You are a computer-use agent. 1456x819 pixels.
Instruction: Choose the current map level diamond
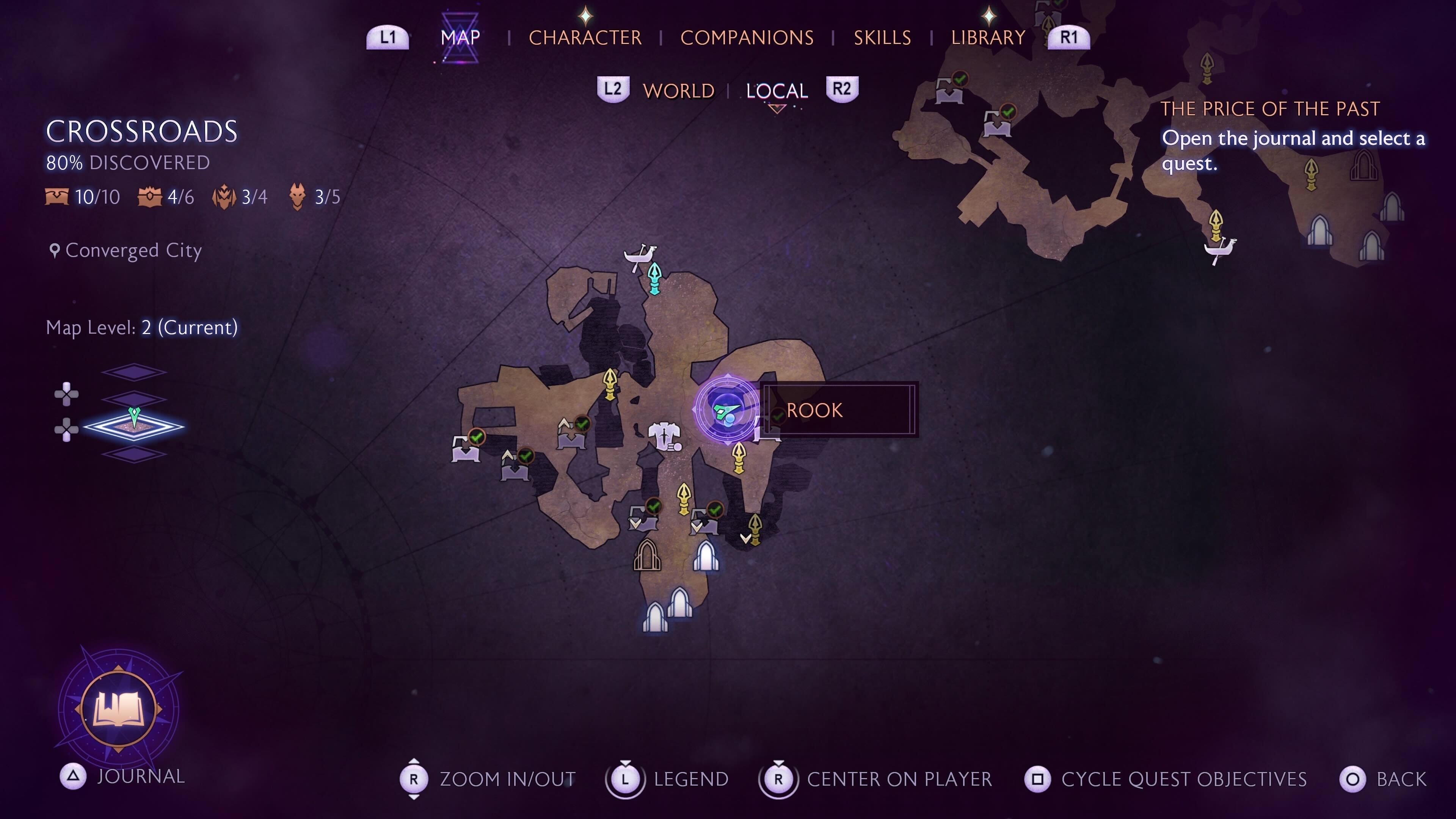click(x=134, y=427)
